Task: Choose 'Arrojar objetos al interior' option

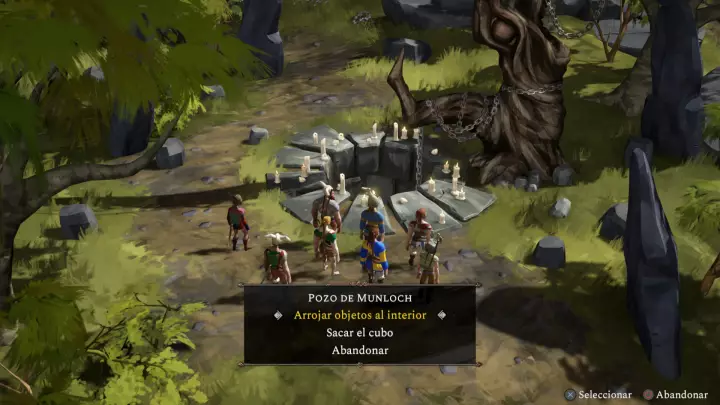Action: tap(360, 314)
